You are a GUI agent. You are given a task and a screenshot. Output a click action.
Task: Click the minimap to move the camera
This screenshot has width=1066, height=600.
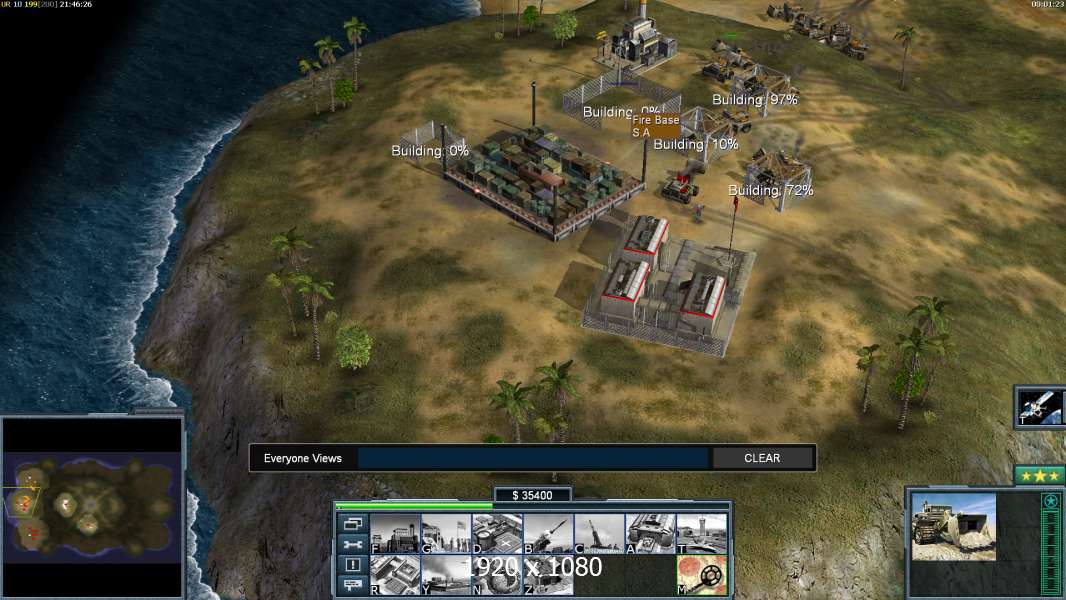(92, 505)
